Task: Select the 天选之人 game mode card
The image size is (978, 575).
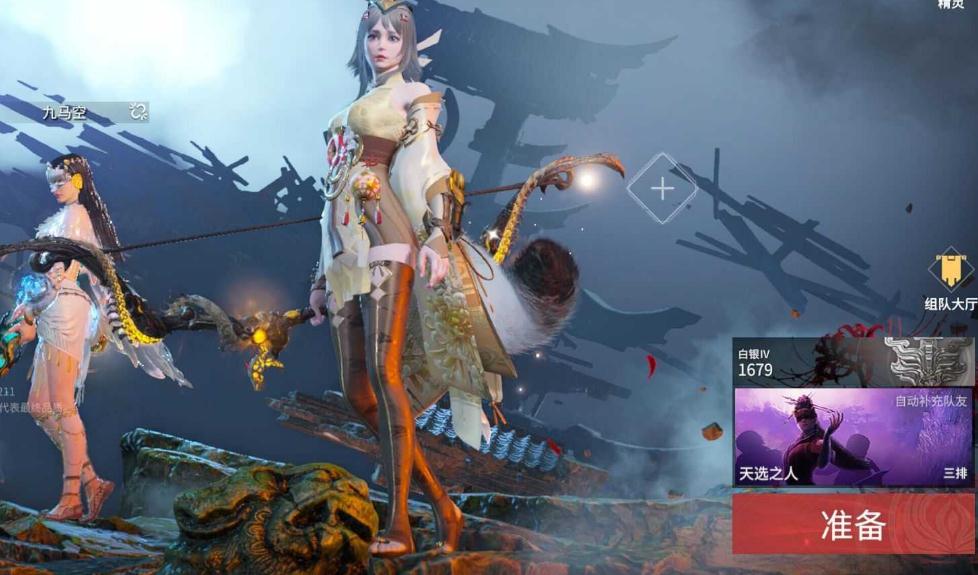Action: [853, 437]
